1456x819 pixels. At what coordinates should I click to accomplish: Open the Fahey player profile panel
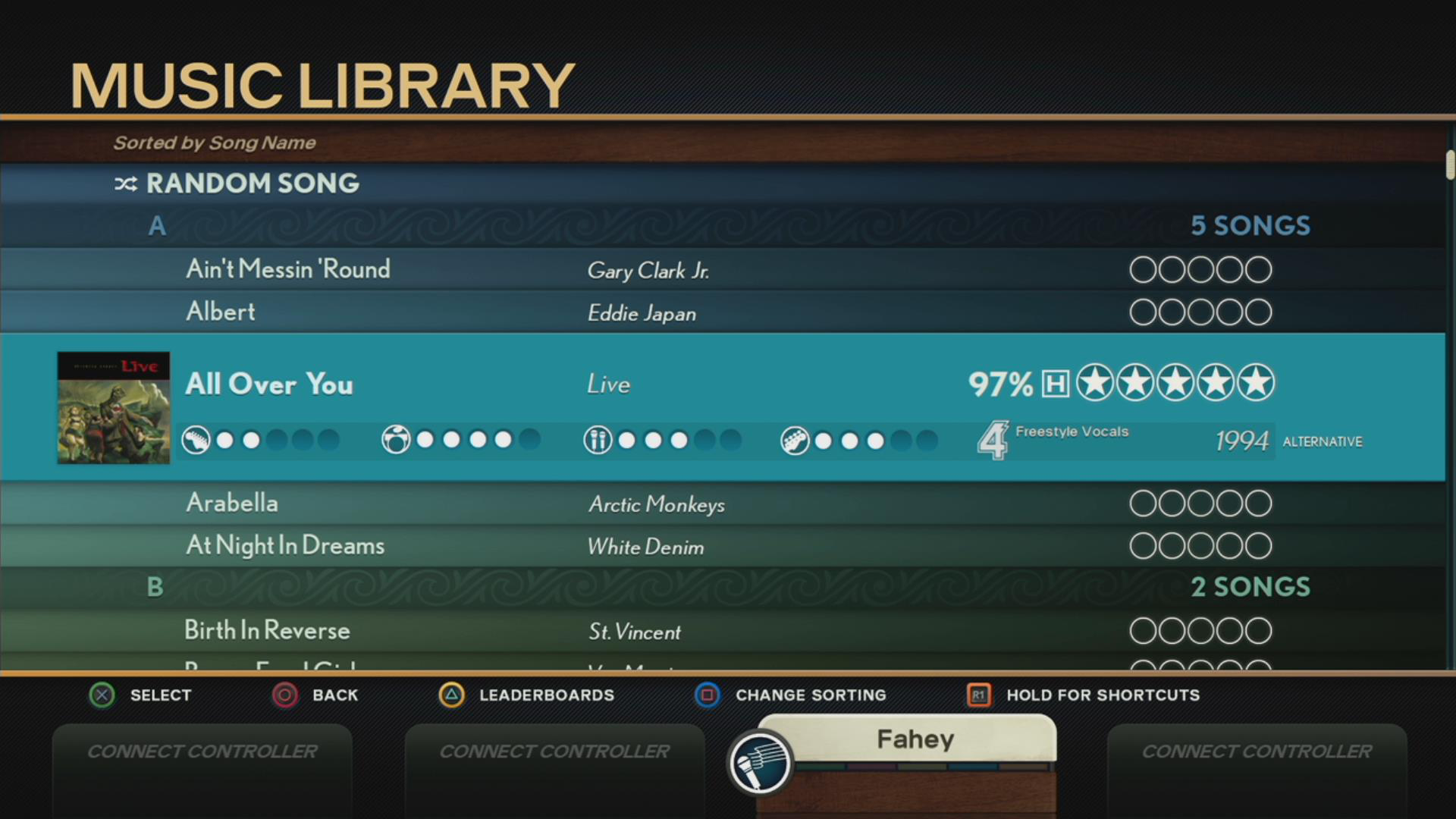(915, 739)
